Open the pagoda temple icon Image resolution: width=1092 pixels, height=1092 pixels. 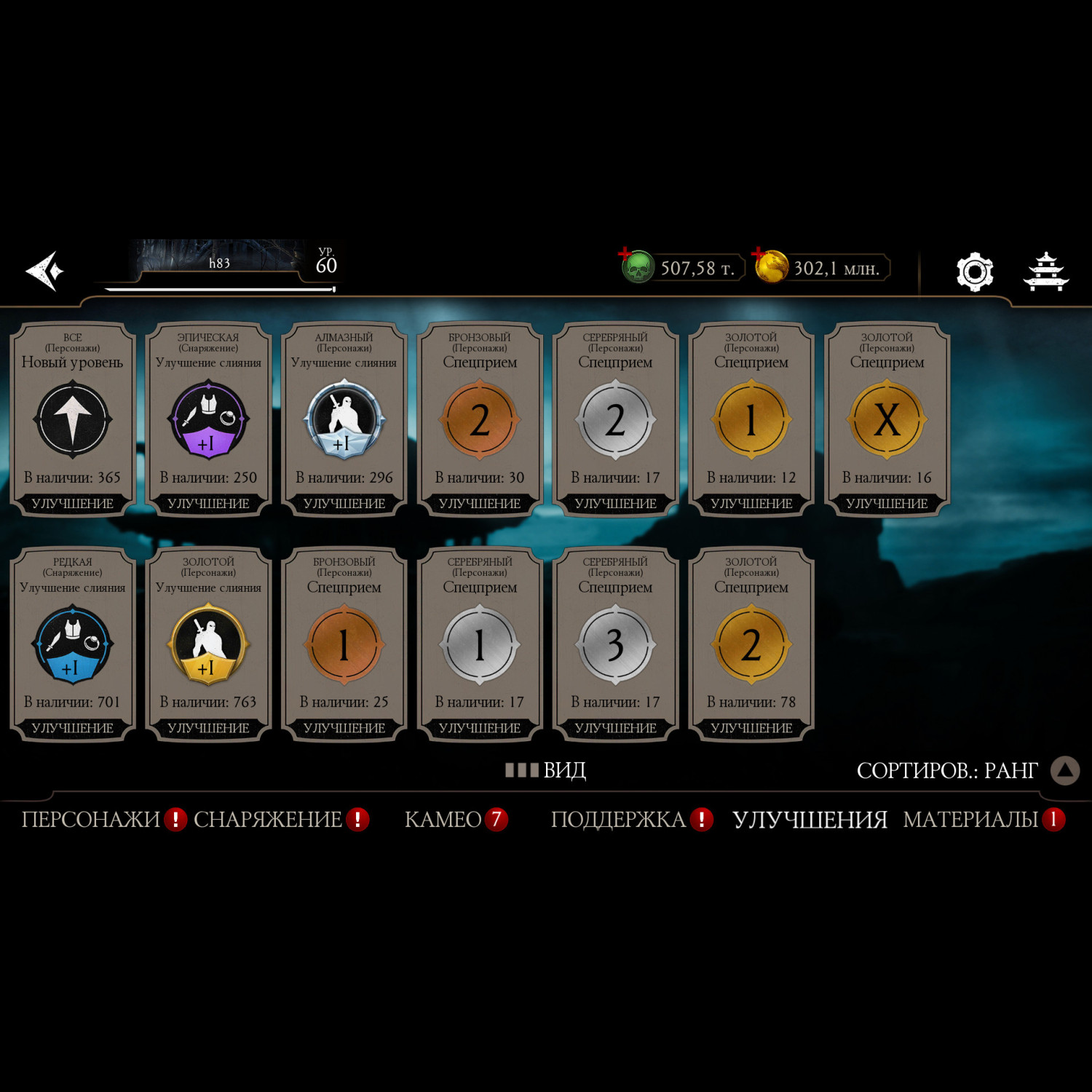(x=1045, y=272)
